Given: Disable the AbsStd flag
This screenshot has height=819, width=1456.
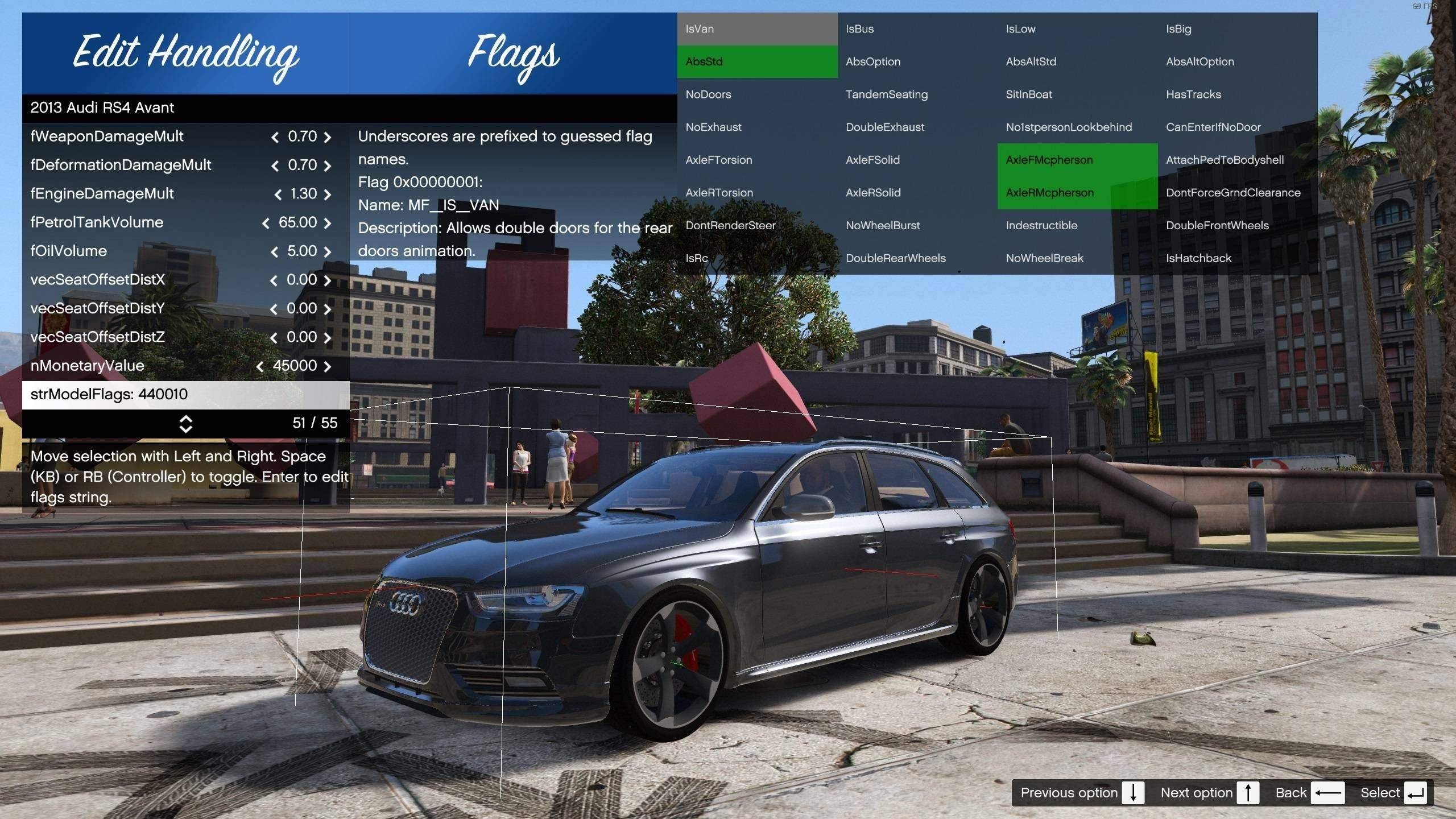Looking at the screenshot, I should point(756,61).
